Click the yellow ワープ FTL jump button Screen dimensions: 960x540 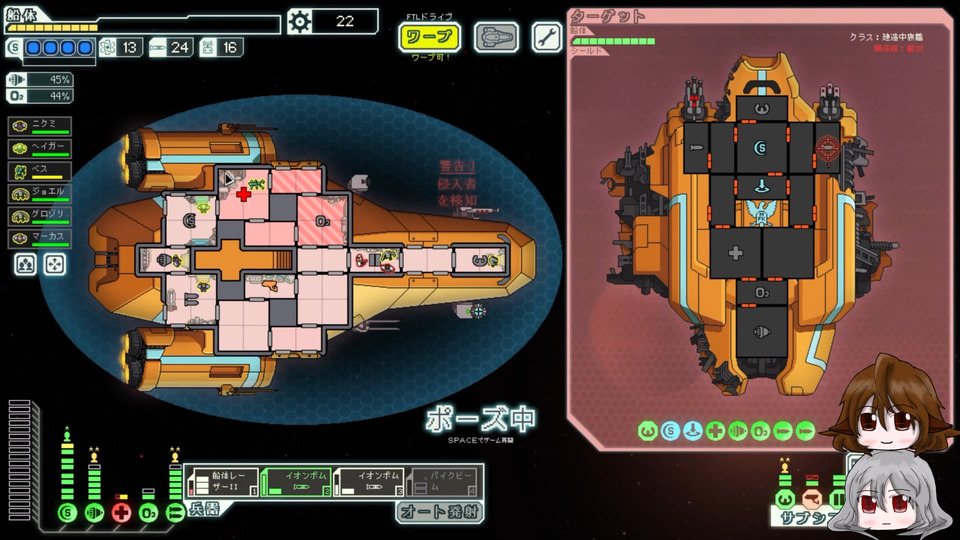429,38
